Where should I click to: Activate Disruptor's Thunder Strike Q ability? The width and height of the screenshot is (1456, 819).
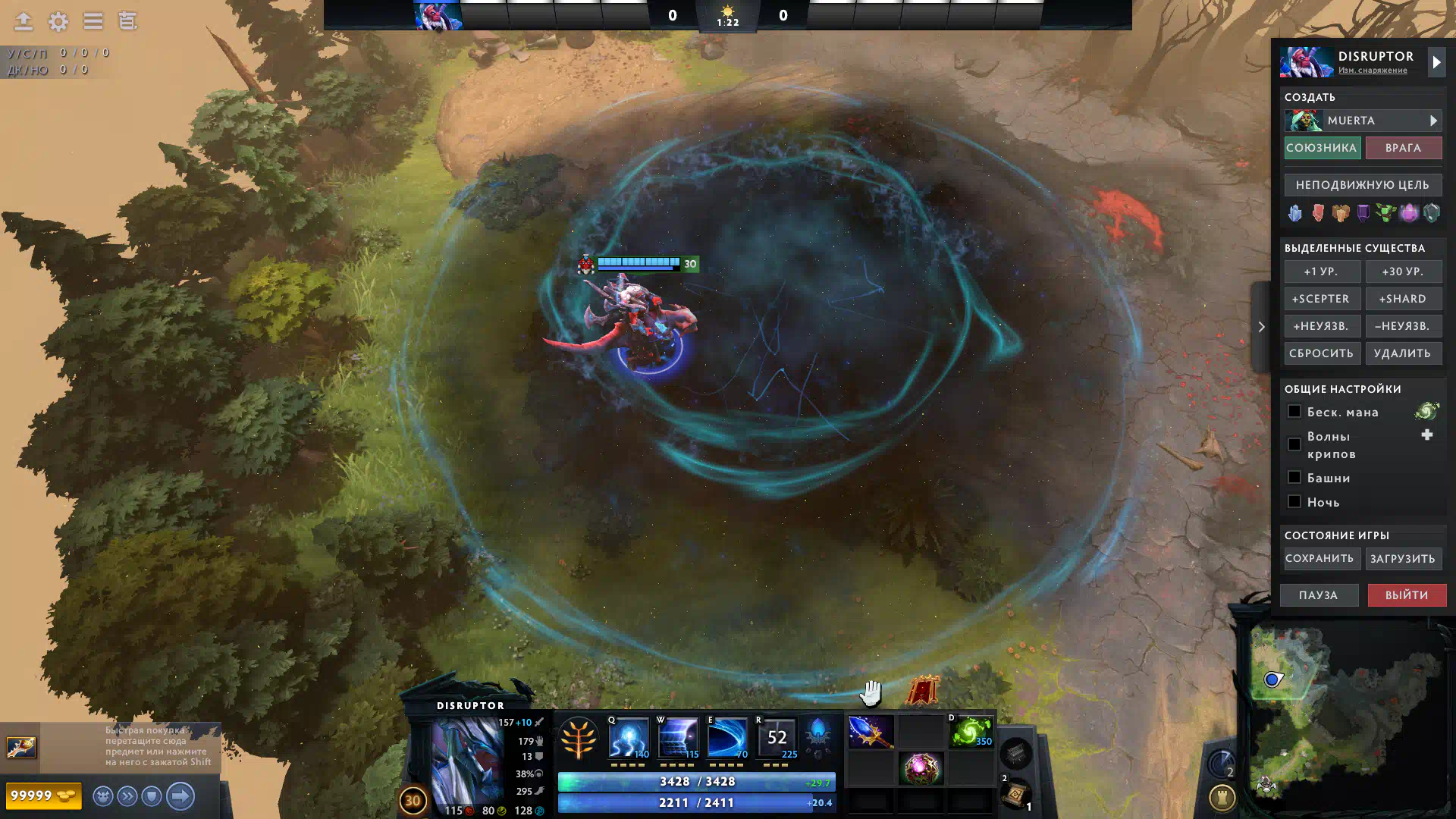(x=629, y=737)
